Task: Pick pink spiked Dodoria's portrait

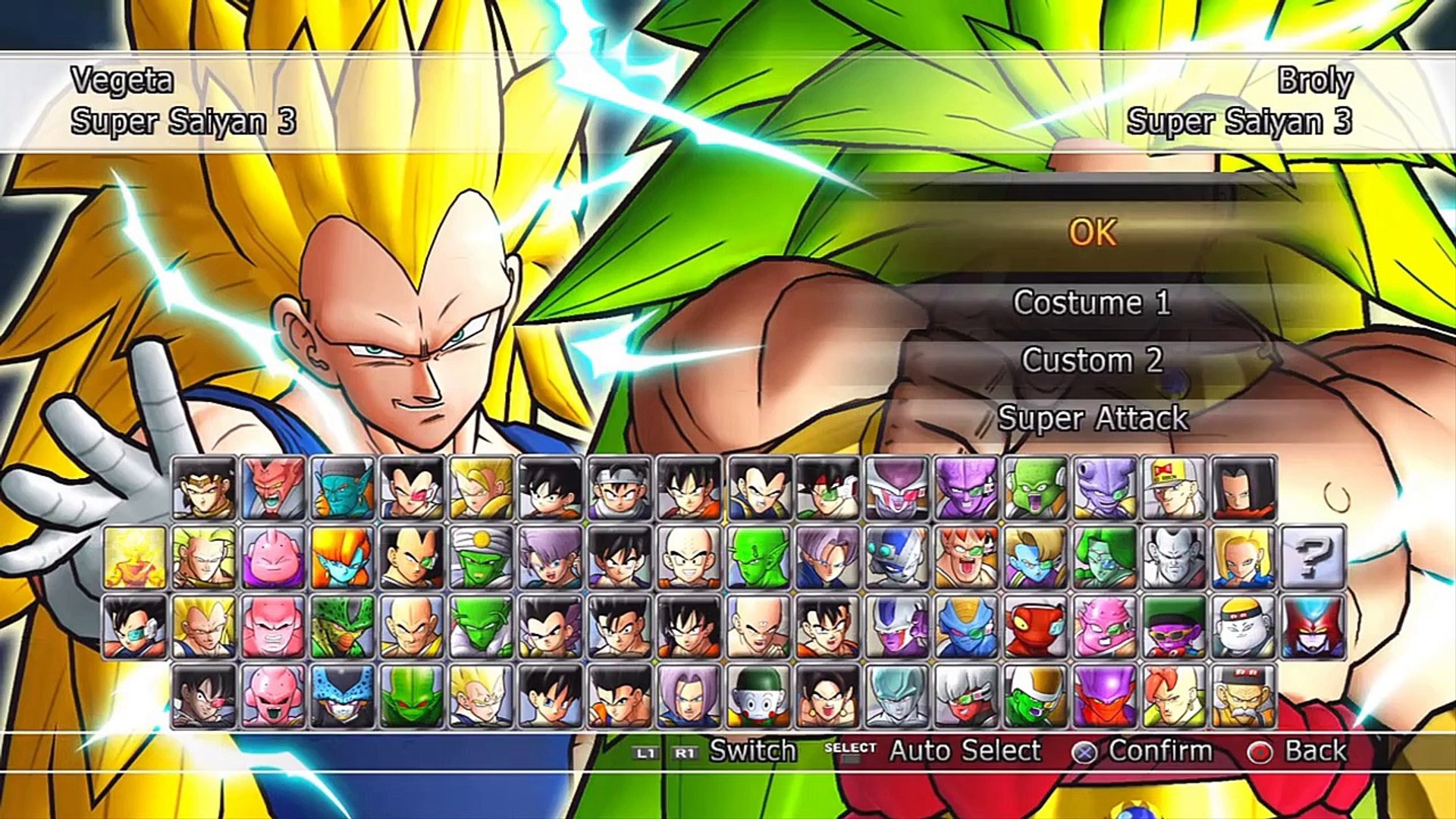Action: tap(1105, 626)
